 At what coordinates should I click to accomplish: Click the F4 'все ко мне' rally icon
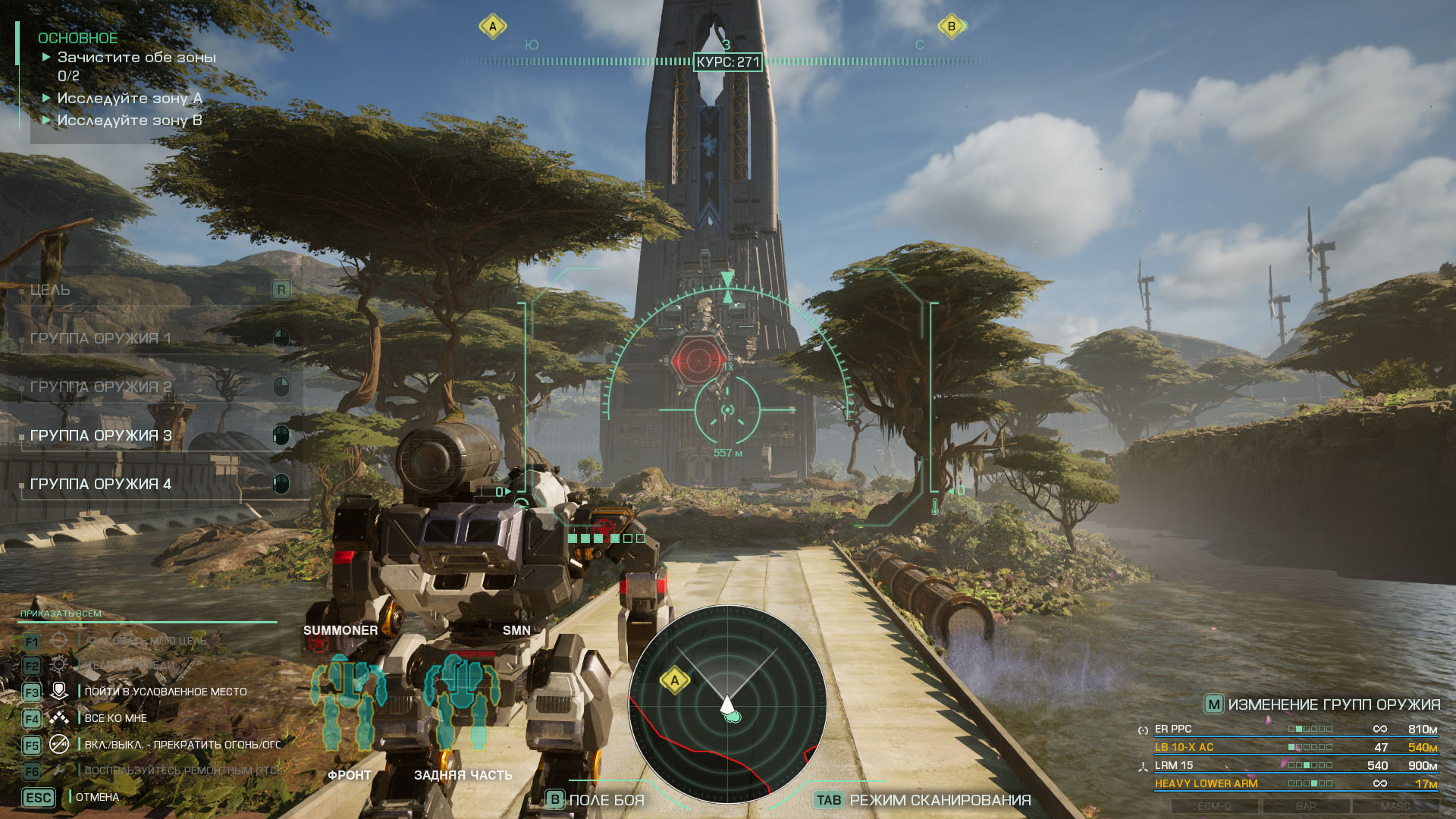[x=59, y=719]
